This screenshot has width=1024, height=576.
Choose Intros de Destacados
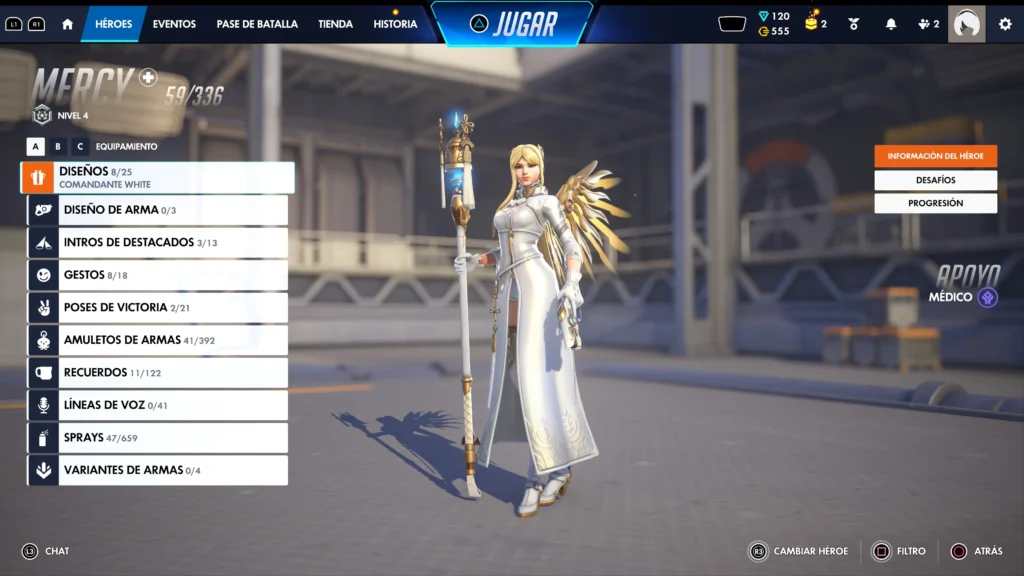pos(158,243)
